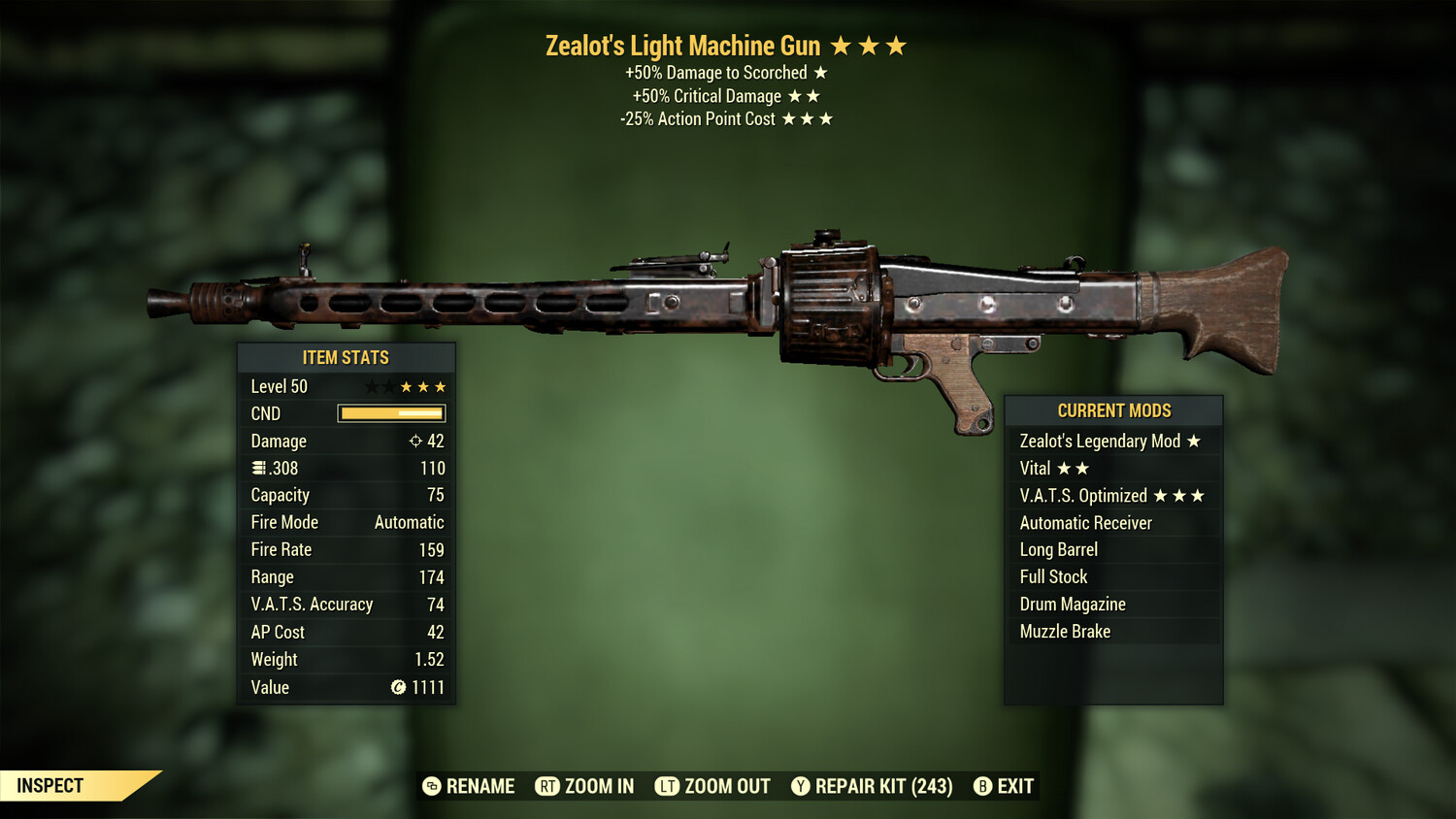Image resolution: width=1456 pixels, height=819 pixels.
Task: Select the LT Zoom Out icon
Action: point(668,786)
